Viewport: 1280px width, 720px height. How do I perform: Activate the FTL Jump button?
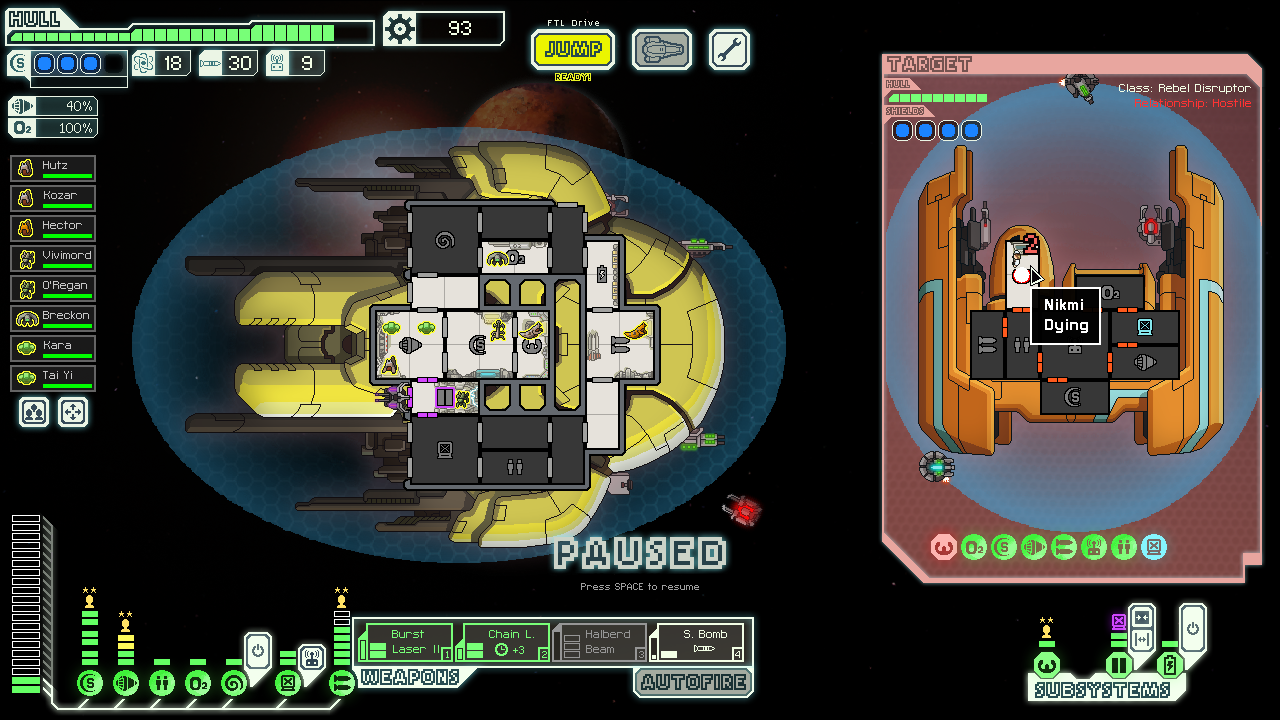[x=573, y=49]
